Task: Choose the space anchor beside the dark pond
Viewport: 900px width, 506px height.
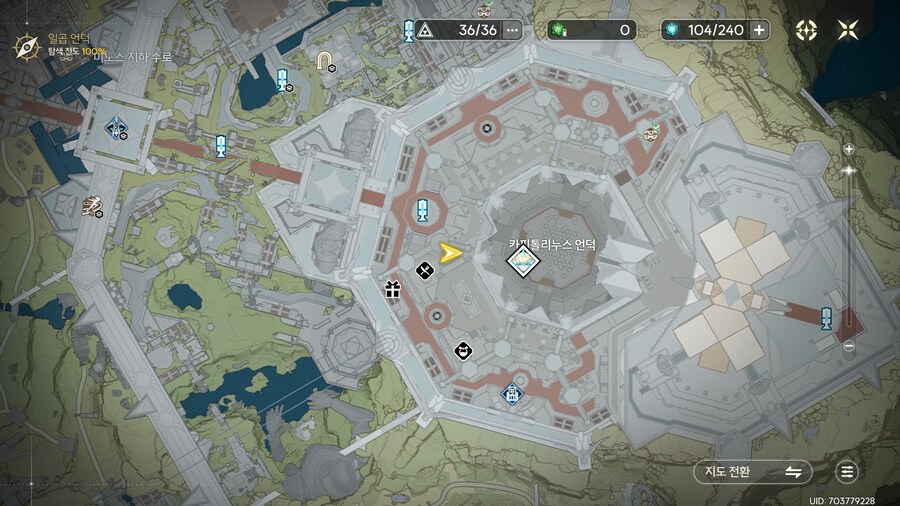Action: (283, 80)
